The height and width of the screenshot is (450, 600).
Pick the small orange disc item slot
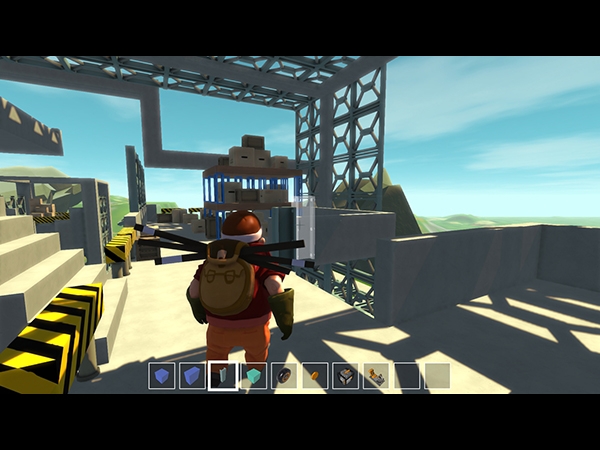point(315,376)
